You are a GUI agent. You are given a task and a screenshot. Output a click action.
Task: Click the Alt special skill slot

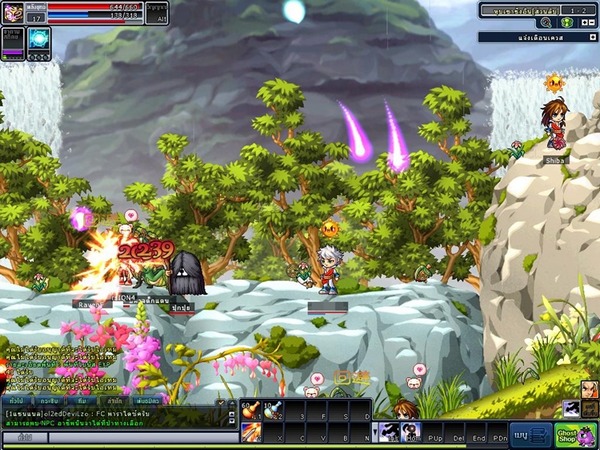(157, 13)
